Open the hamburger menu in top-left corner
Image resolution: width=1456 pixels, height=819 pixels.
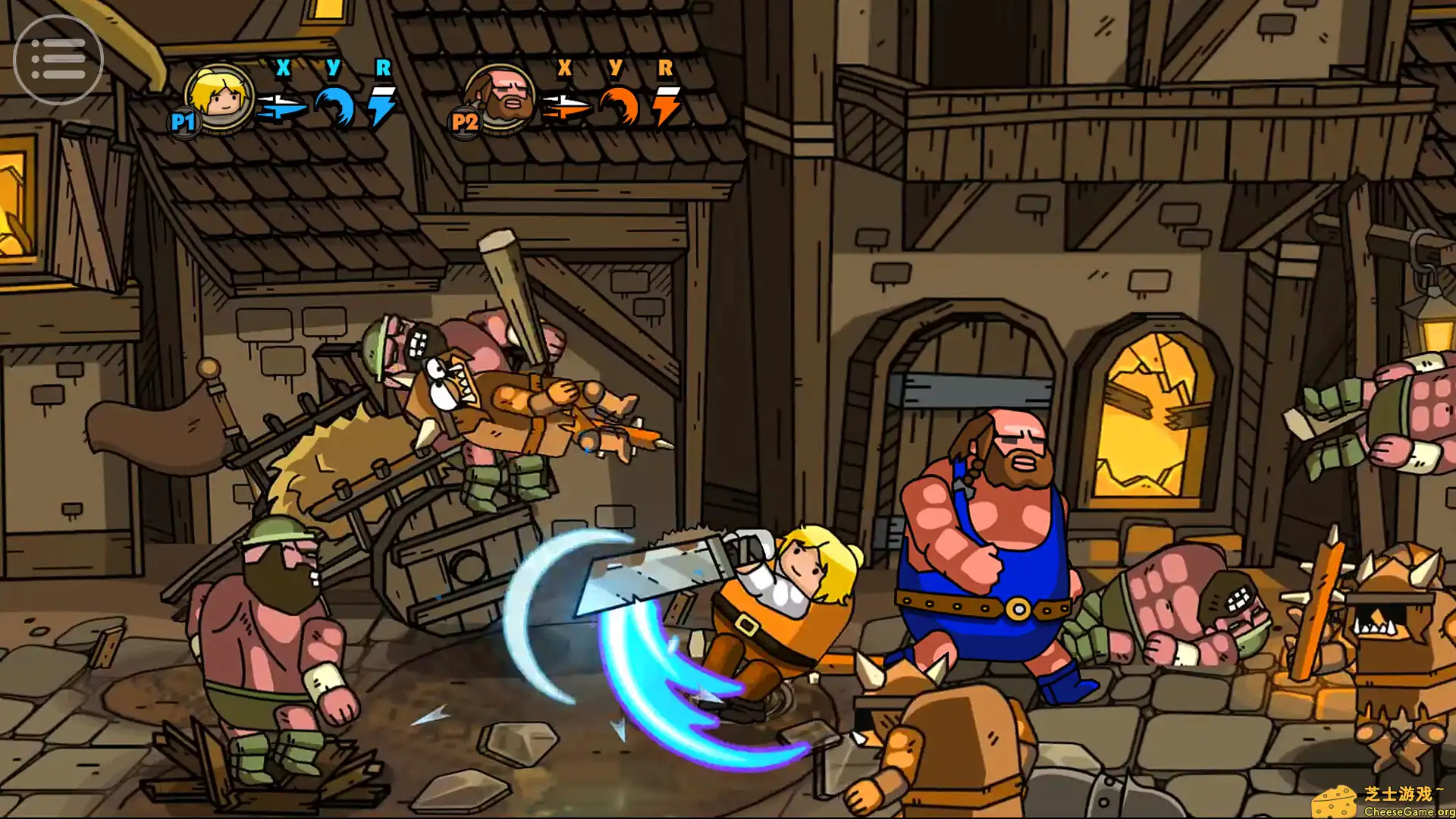(59, 58)
